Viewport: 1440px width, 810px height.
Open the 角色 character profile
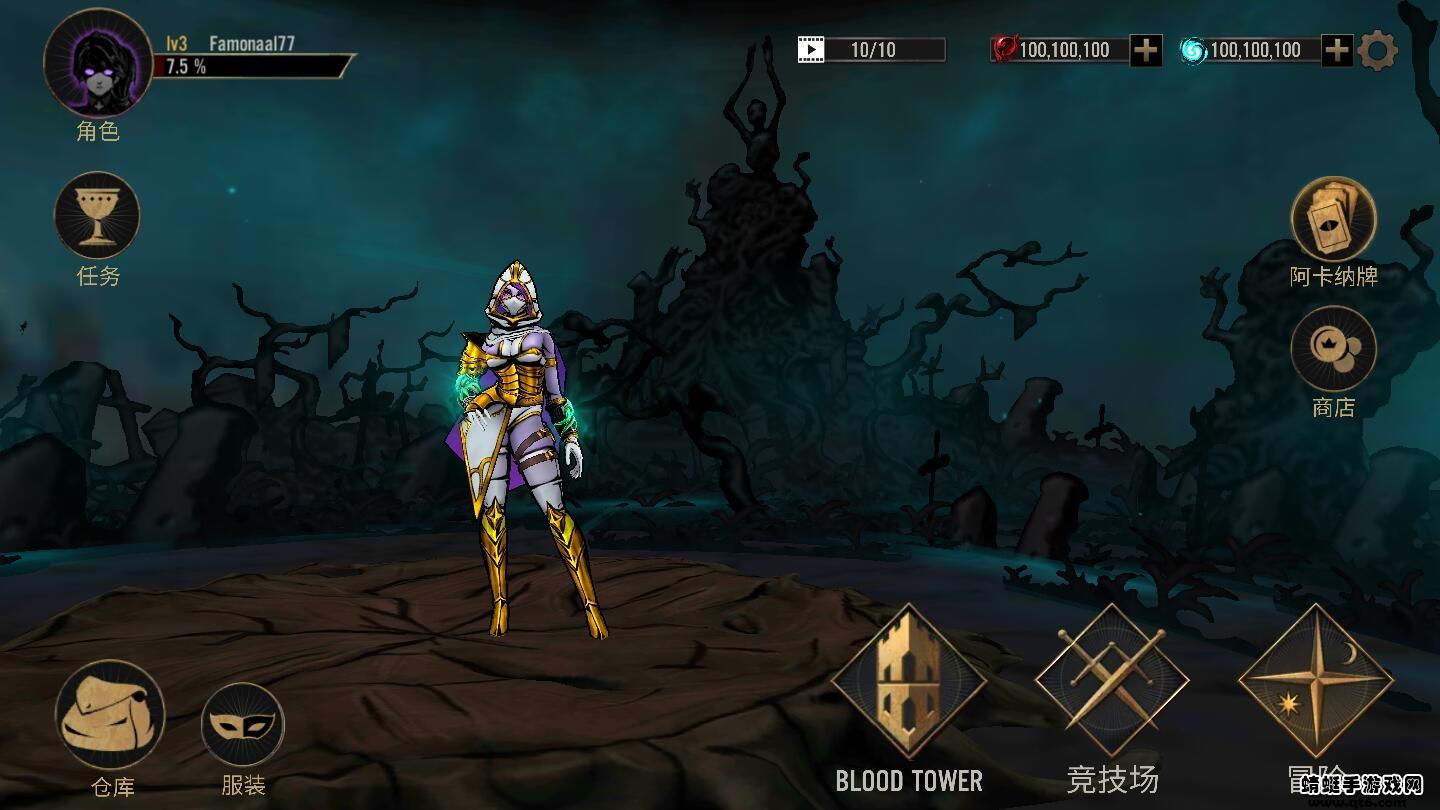click(x=97, y=65)
